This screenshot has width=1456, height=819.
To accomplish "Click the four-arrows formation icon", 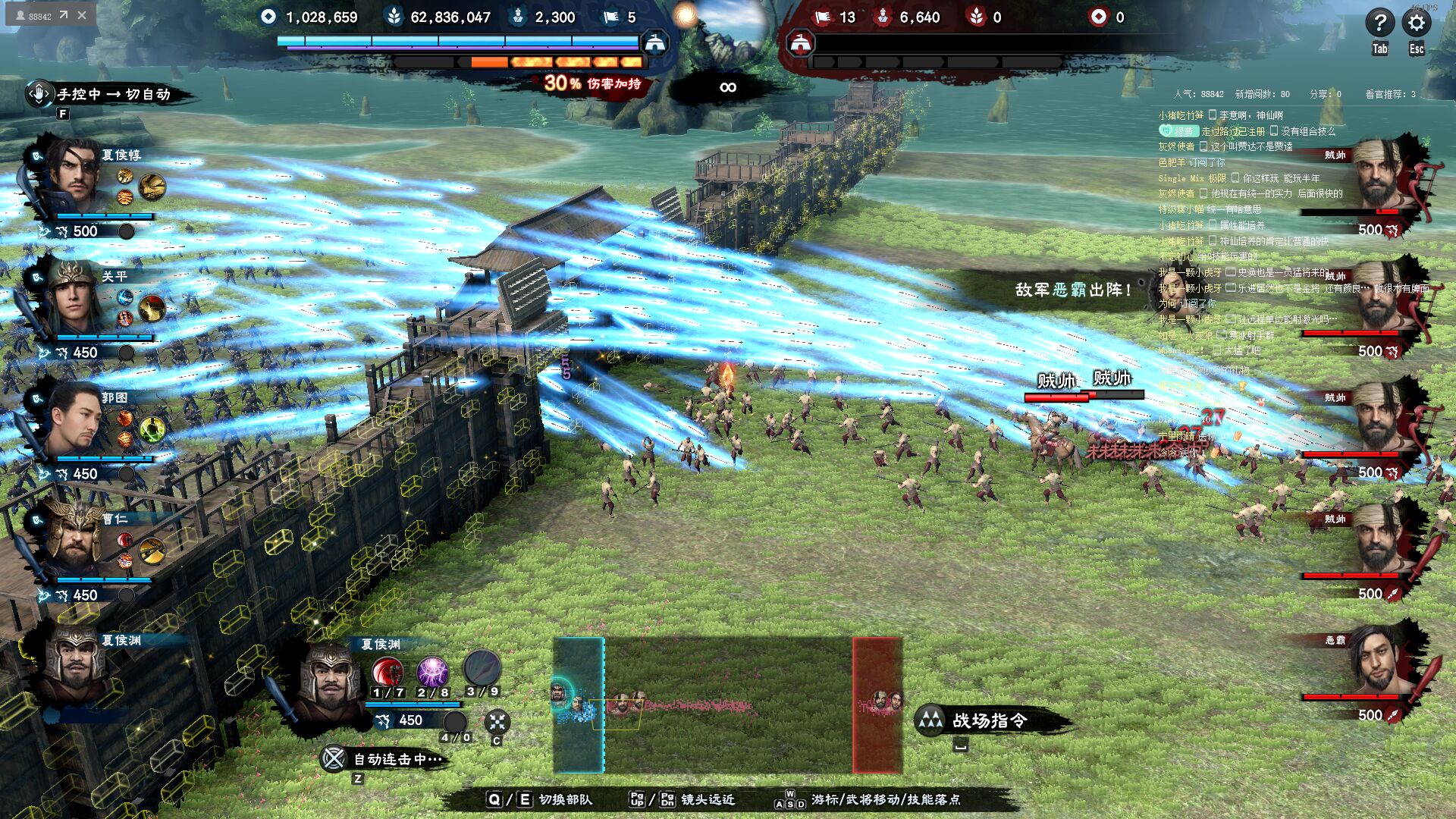I will [x=497, y=721].
